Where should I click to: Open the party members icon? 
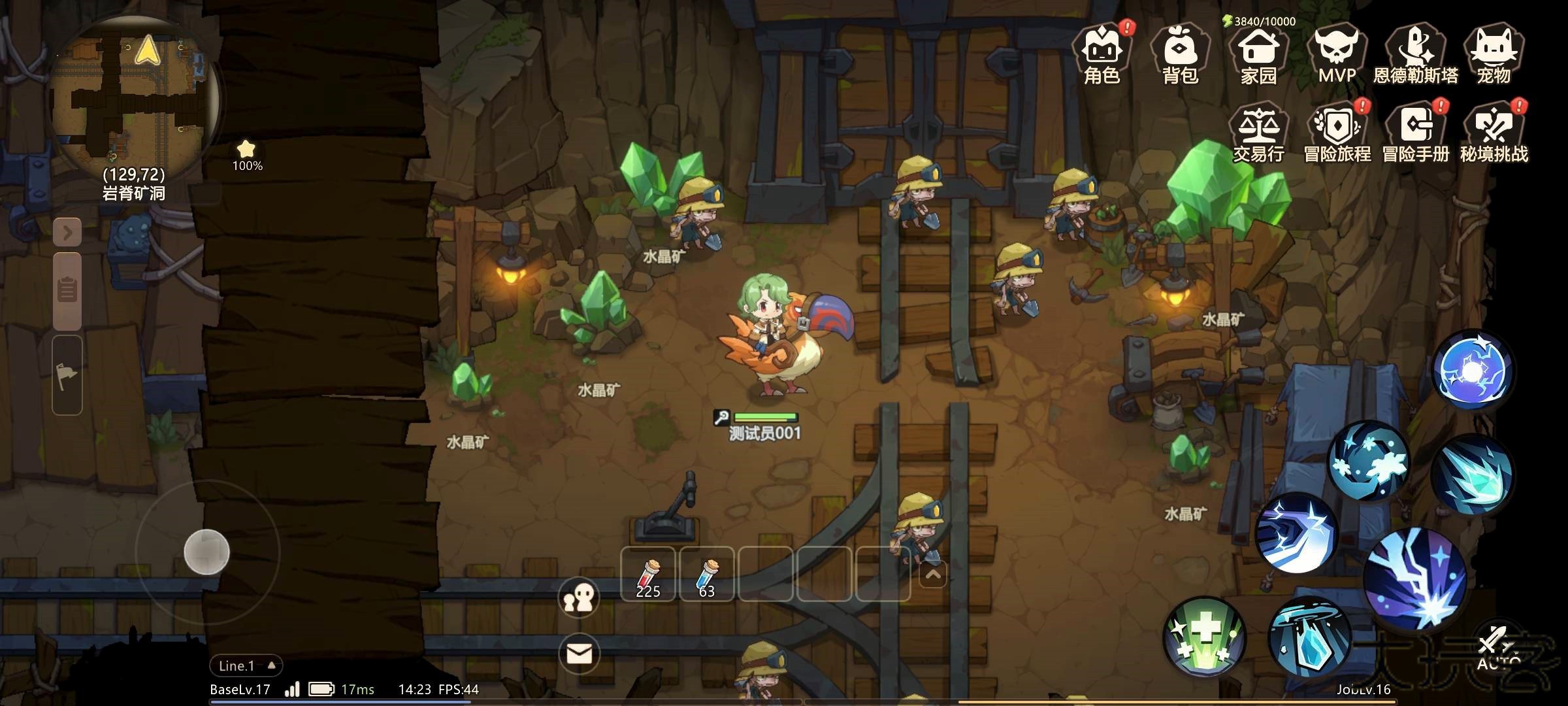tap(579, 598)
